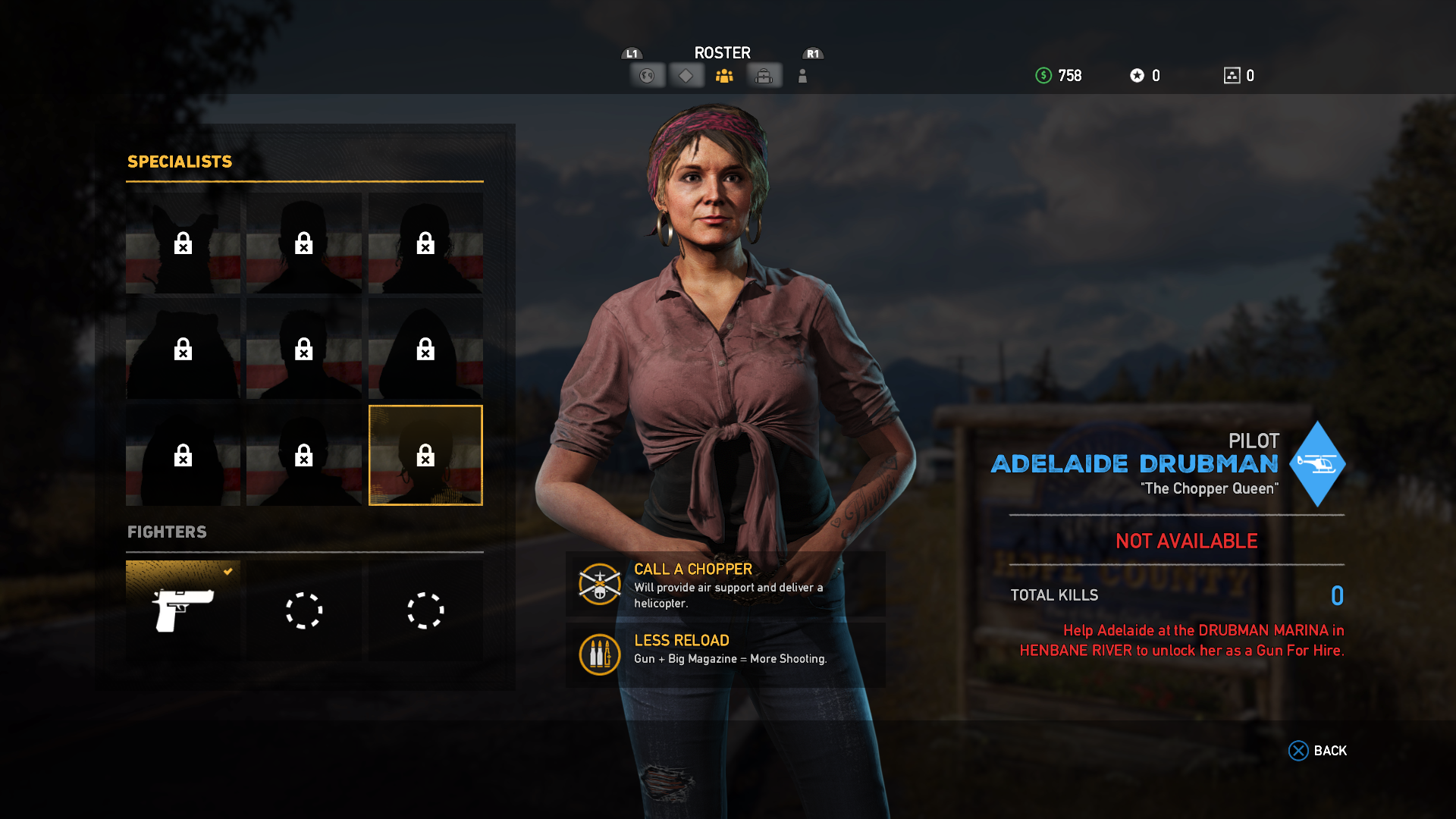
Task: Open the world map tab
Action: 647,76
